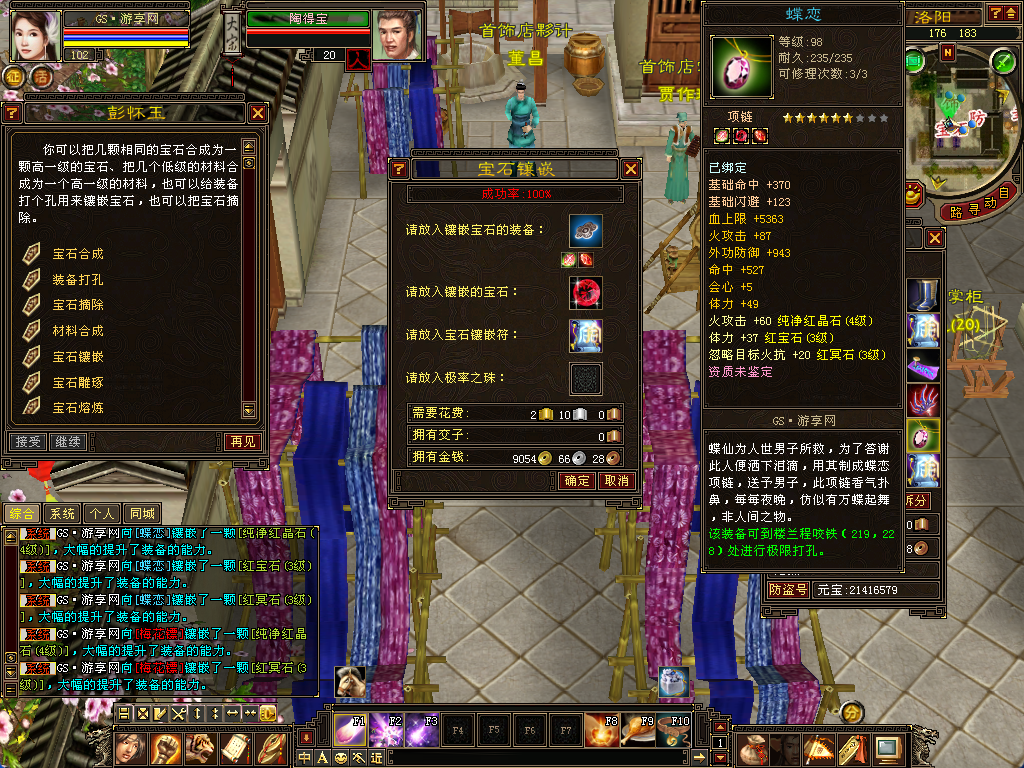Viewport: 1024px width, 768px height.
Task: Confirm gem inlay with 确定
Action: (577, 481)
